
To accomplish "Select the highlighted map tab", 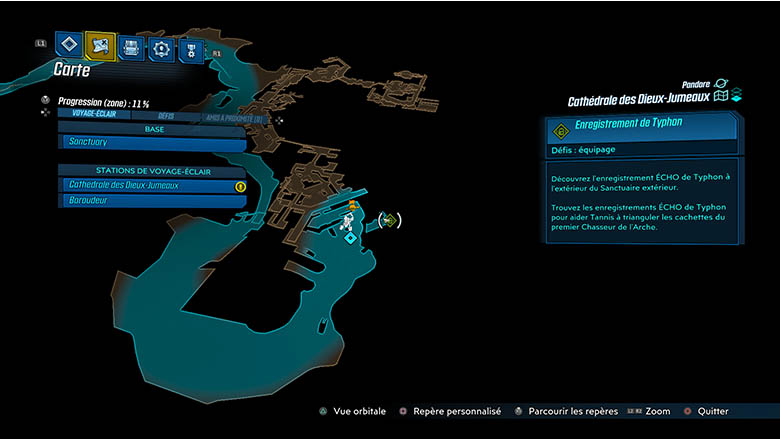I will (99, 45).
